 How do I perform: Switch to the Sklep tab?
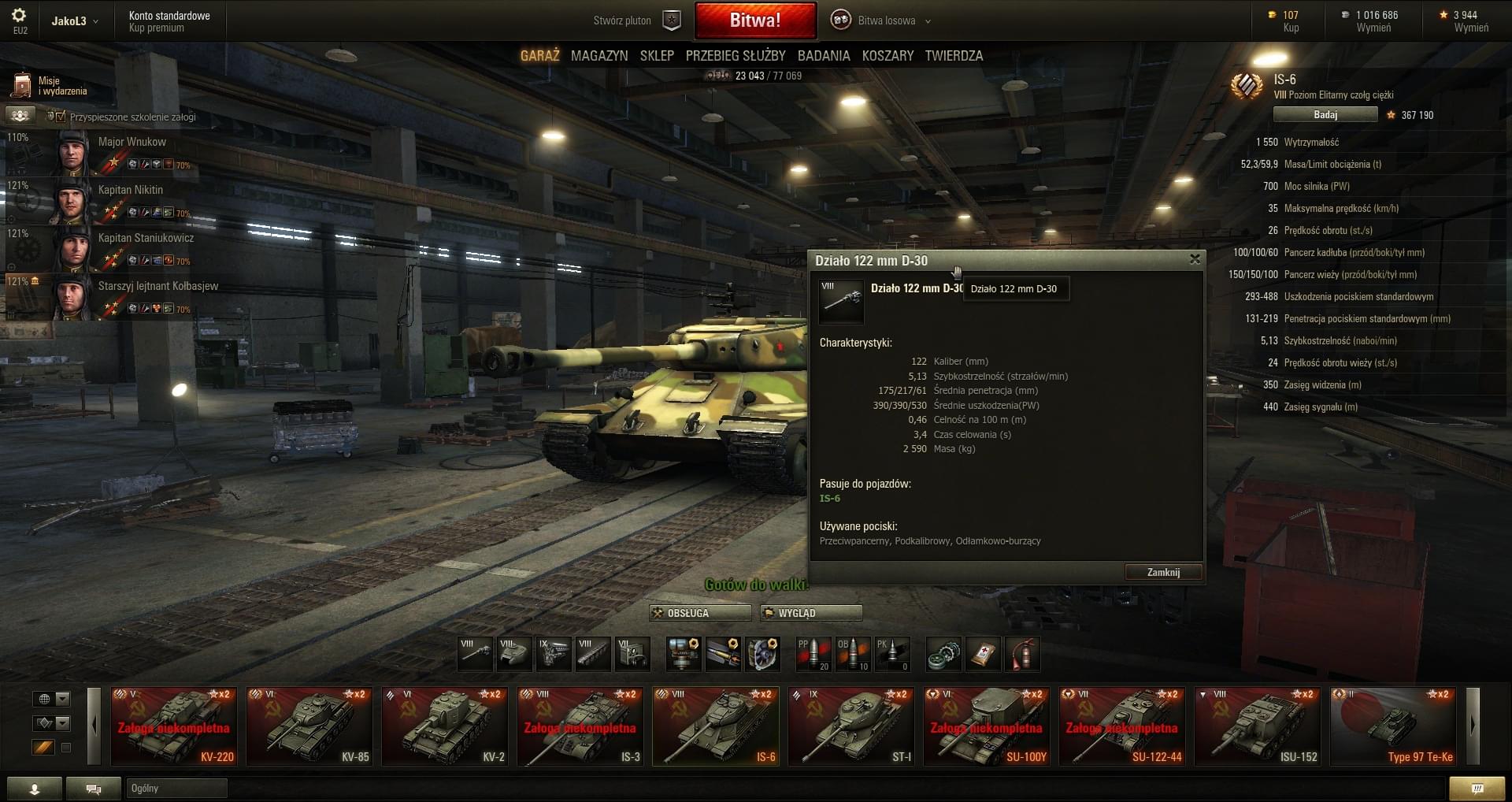point(657,56)
